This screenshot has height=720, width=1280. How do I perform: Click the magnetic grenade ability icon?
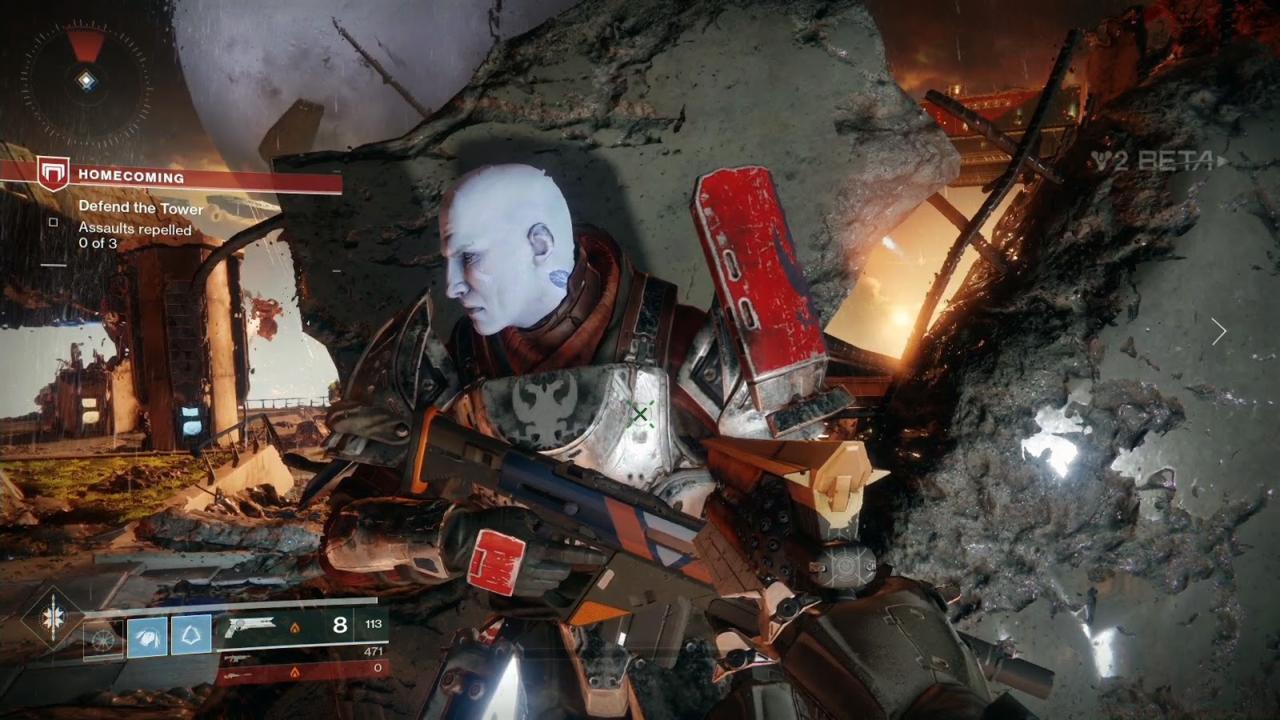tap(103, 639)
